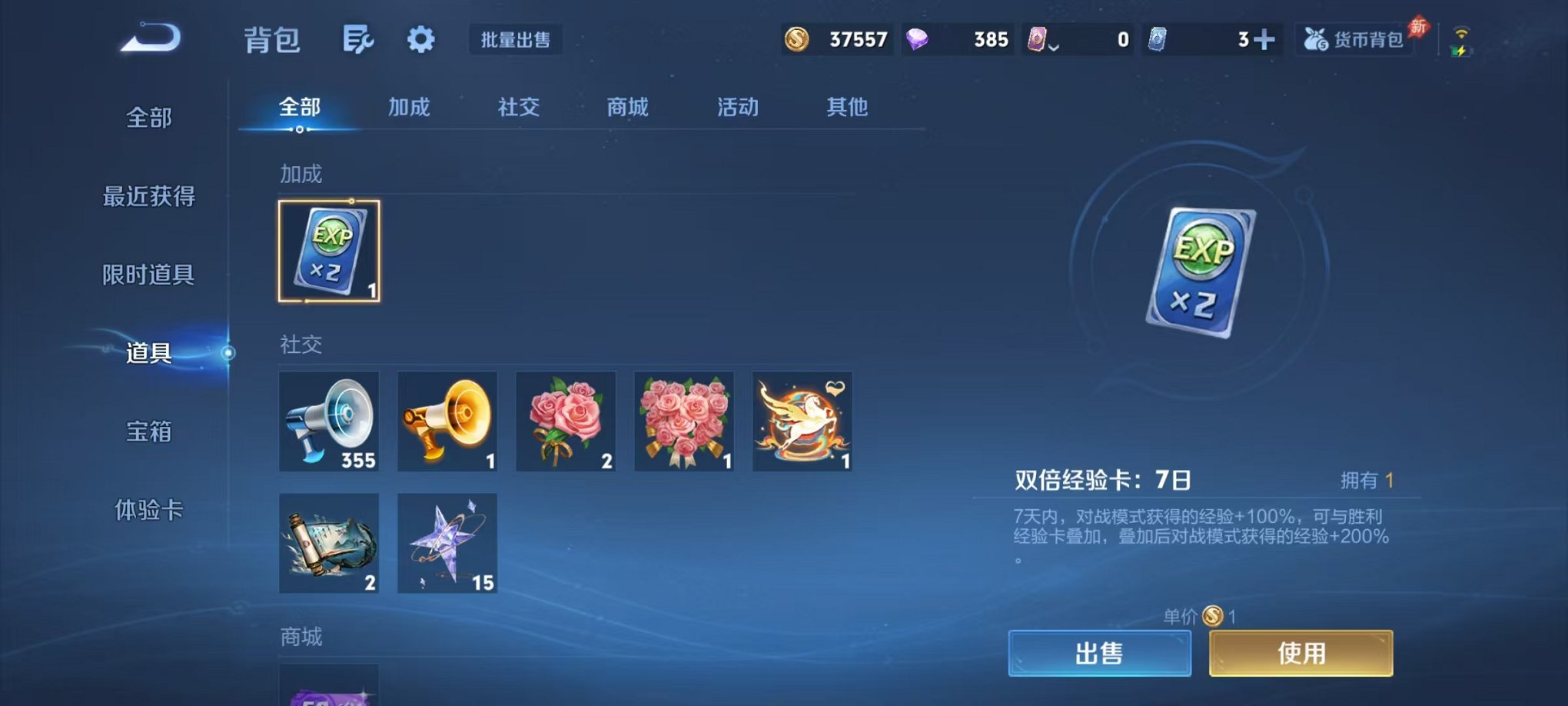Select the flying pegasus gift item

pos(801,421)
